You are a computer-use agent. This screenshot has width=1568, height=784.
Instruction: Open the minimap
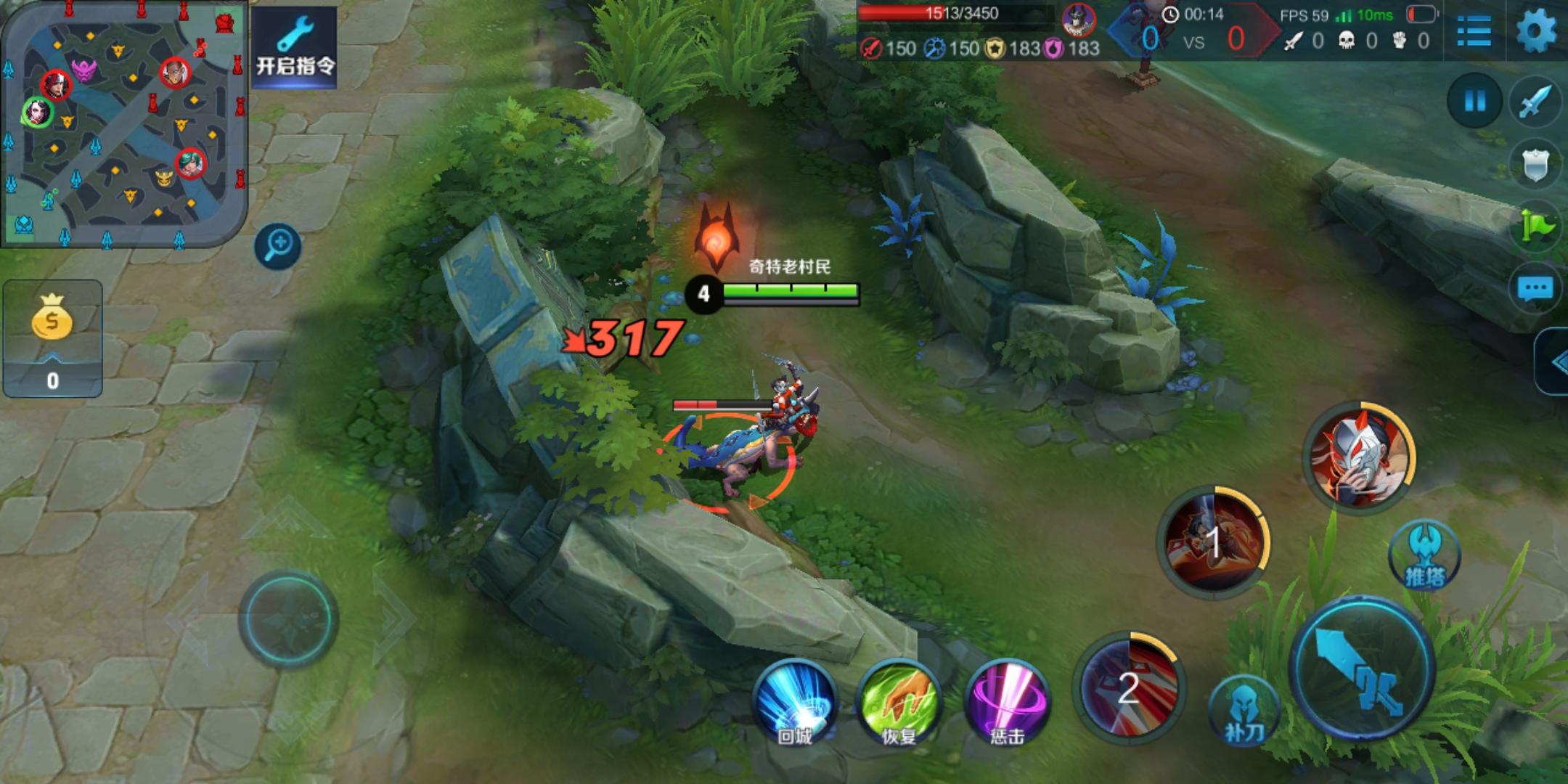123,123
